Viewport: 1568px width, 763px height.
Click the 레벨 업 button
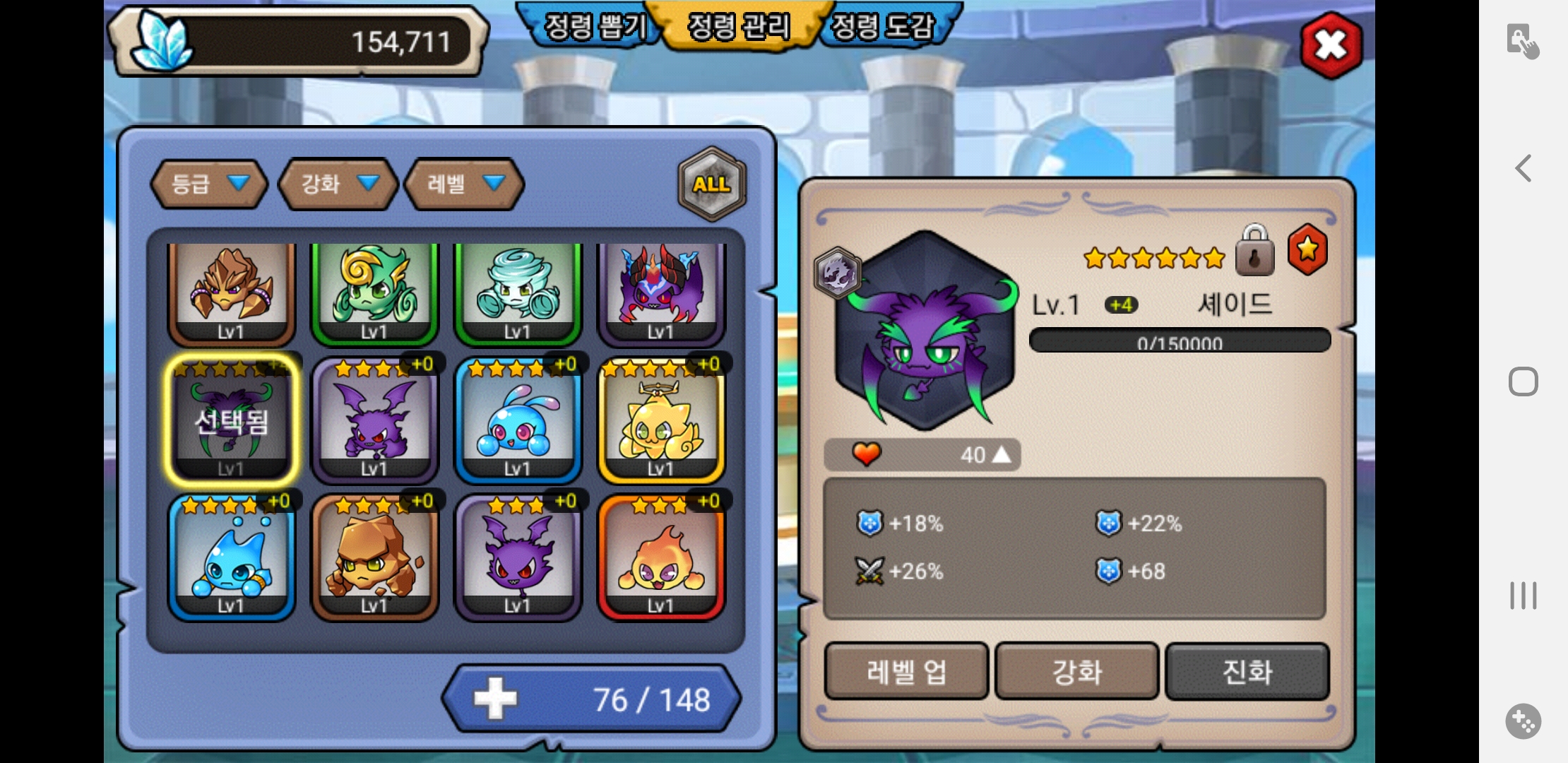click(906, 671)
